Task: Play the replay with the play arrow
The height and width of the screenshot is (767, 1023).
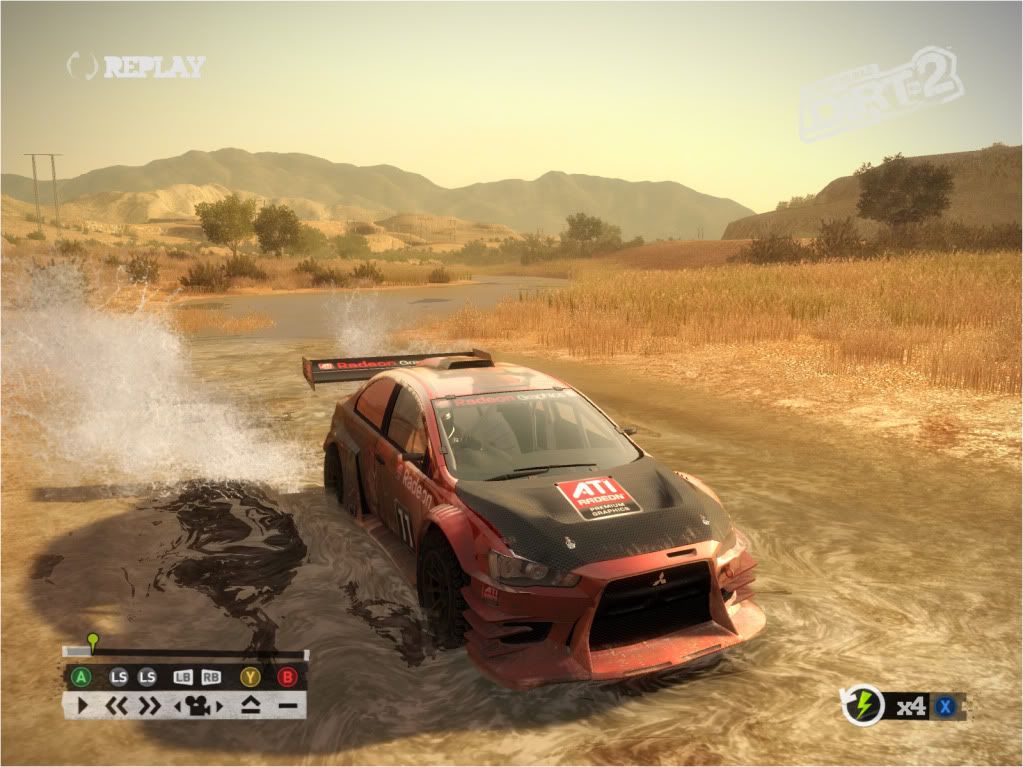Action: [82, 706]
